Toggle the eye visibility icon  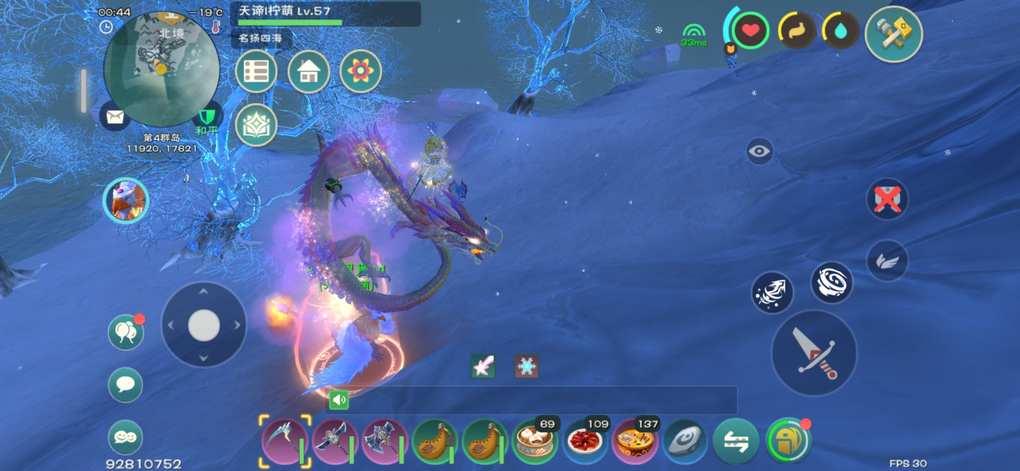click(760, 151)
